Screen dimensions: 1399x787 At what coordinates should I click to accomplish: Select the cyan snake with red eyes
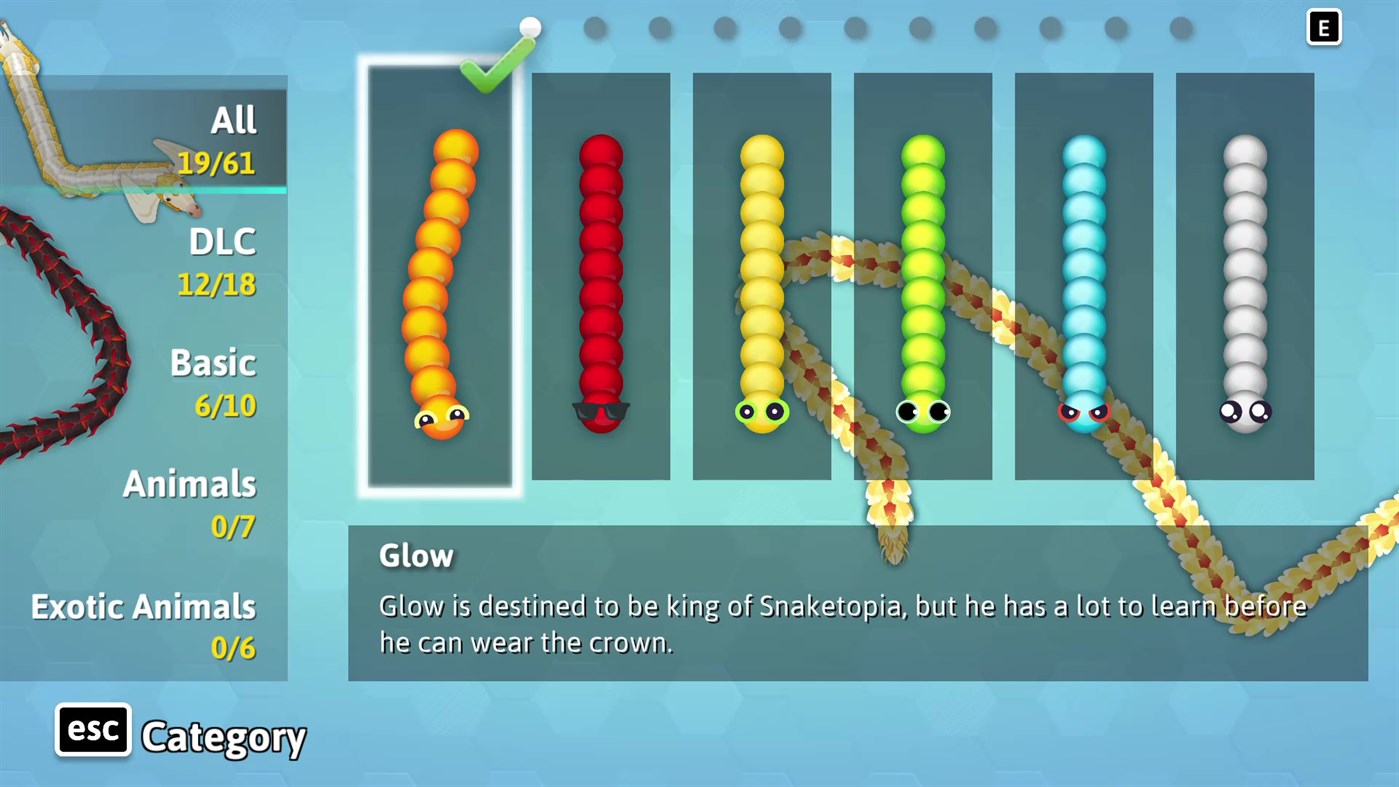[x=1084, y=280]
